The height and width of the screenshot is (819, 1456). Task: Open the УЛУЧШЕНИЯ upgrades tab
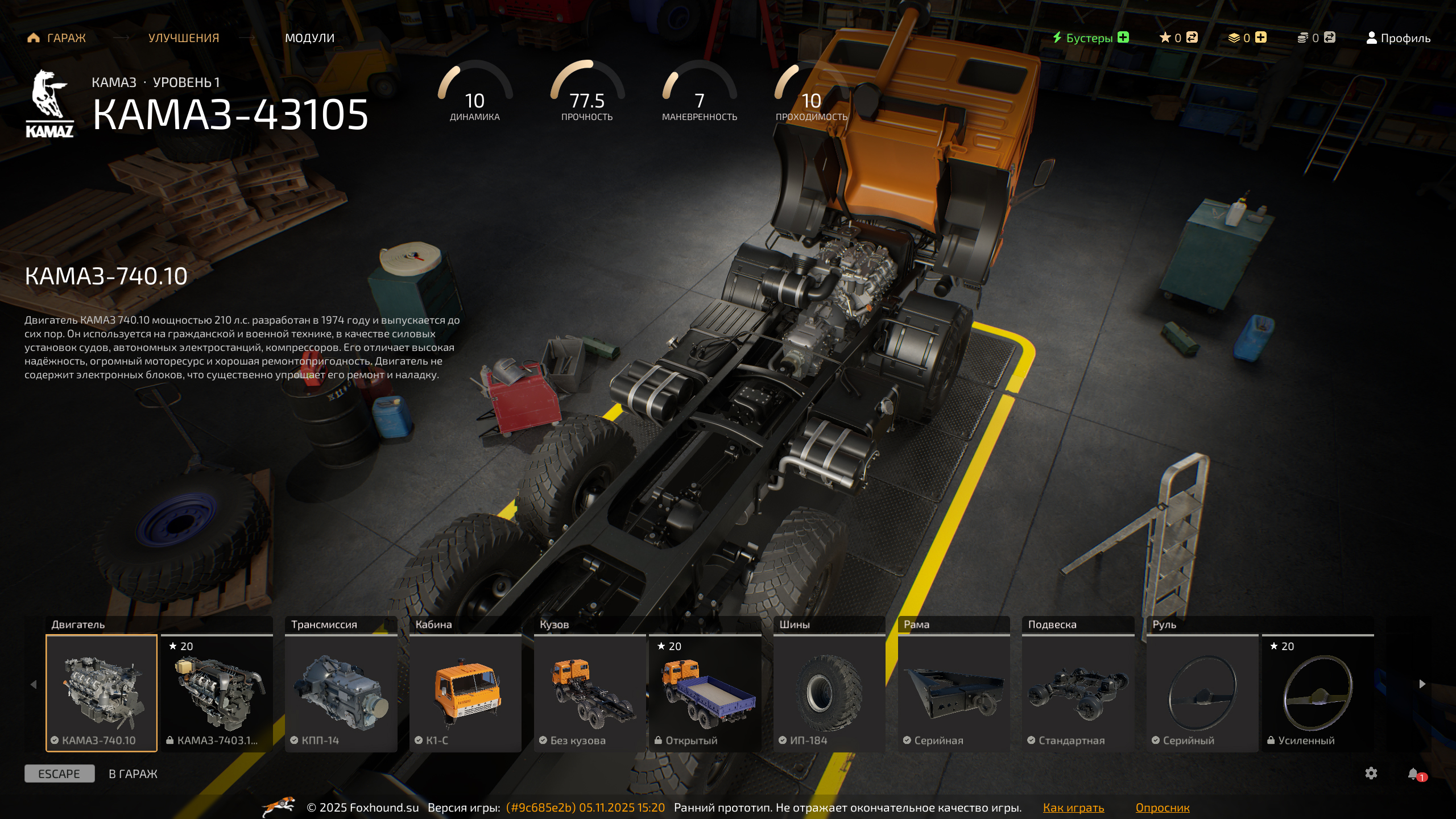coord(183,38)
